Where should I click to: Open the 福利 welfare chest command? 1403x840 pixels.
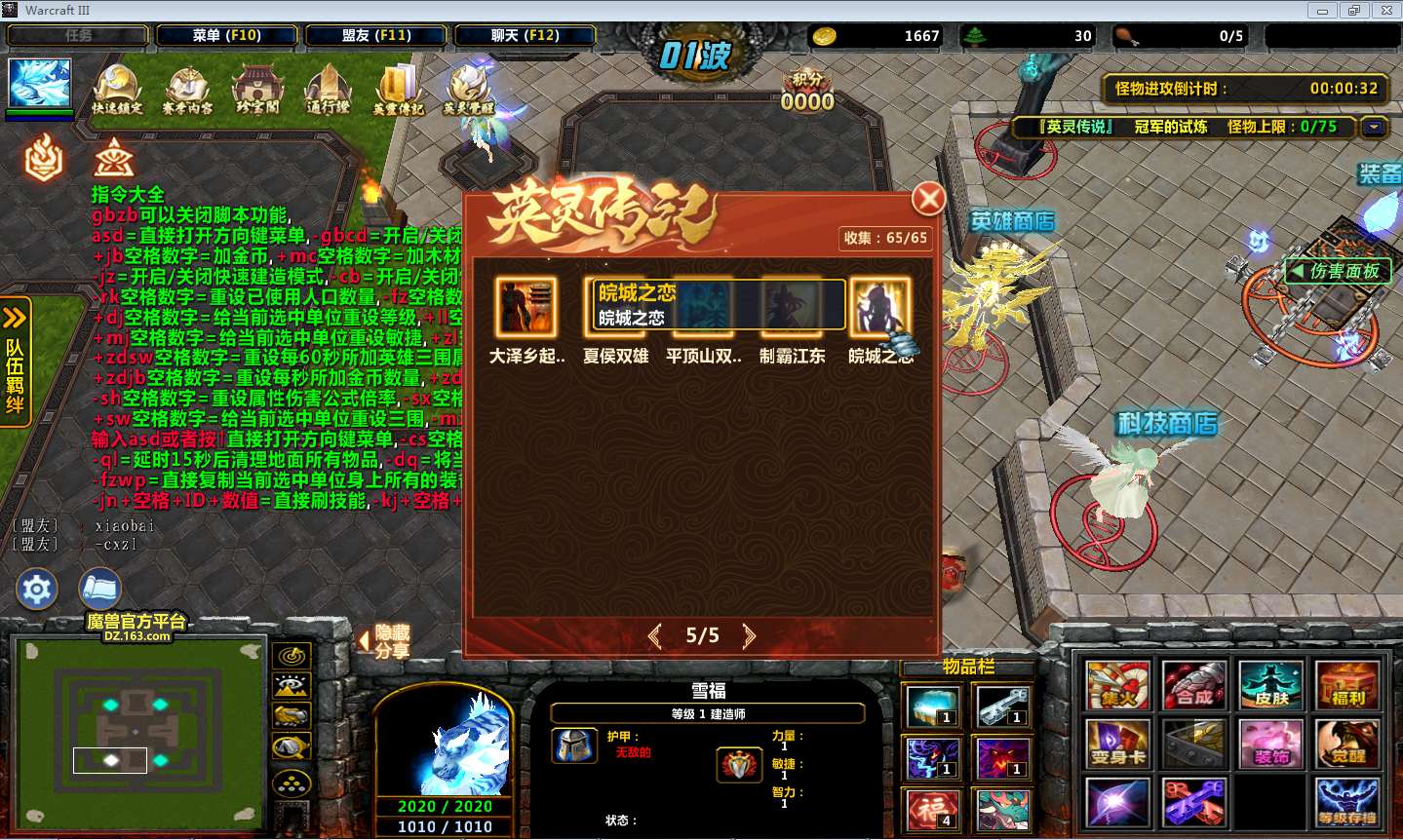pyautogui.click(x=1347, y=684)
